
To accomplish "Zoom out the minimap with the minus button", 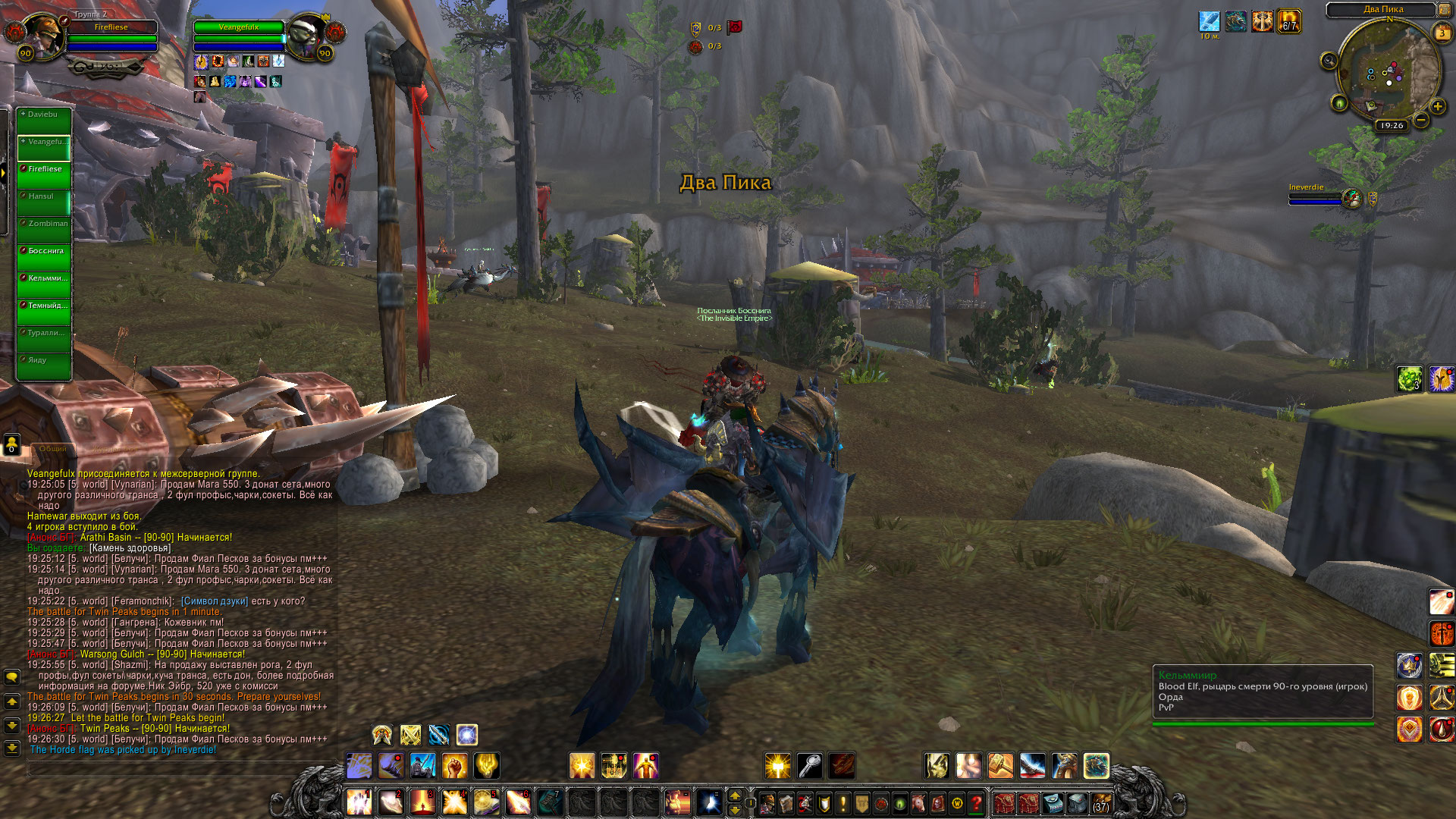I will [x=1421, y=120].
